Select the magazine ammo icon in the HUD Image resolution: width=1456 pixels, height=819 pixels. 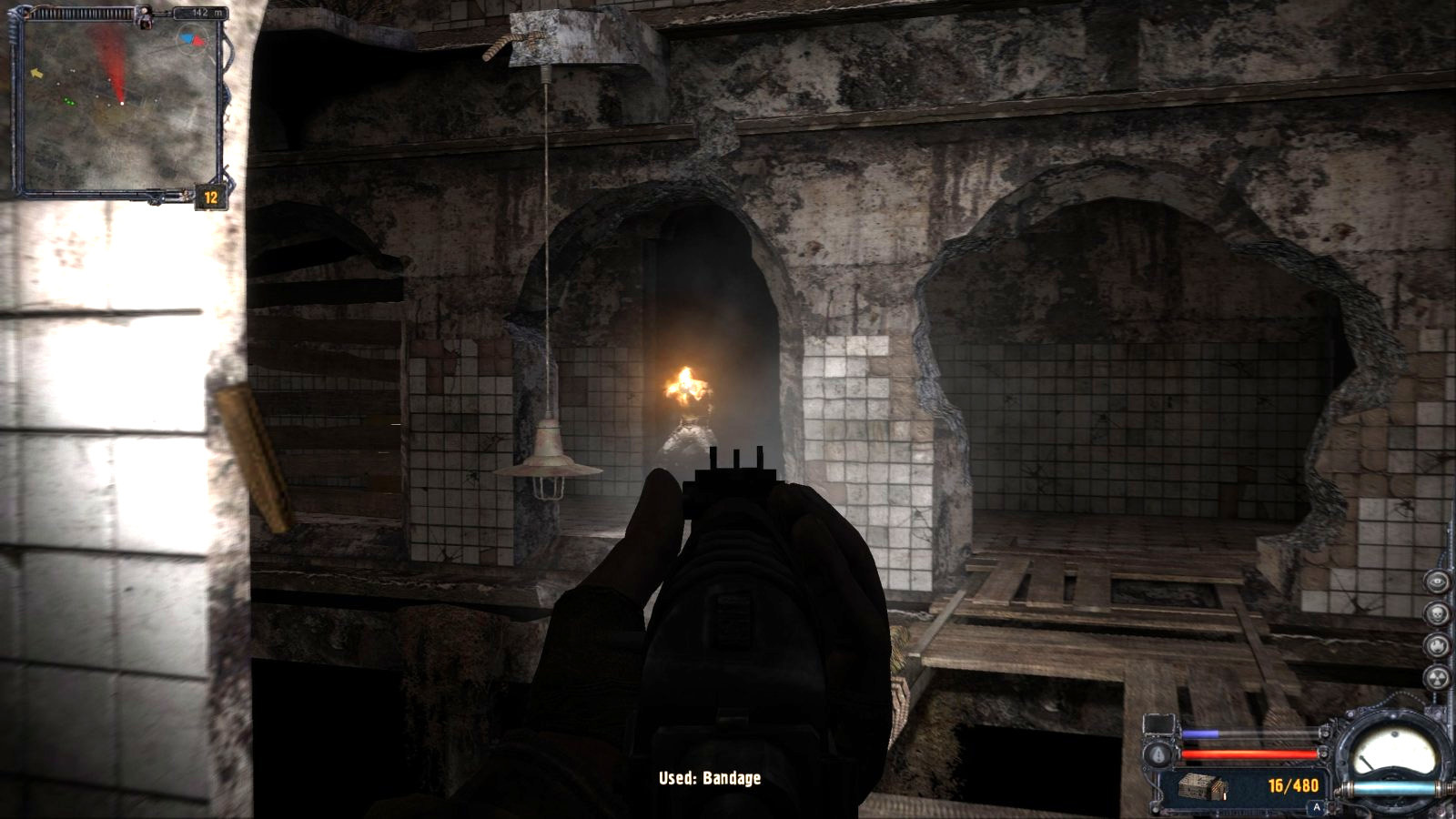point(1201,786)
